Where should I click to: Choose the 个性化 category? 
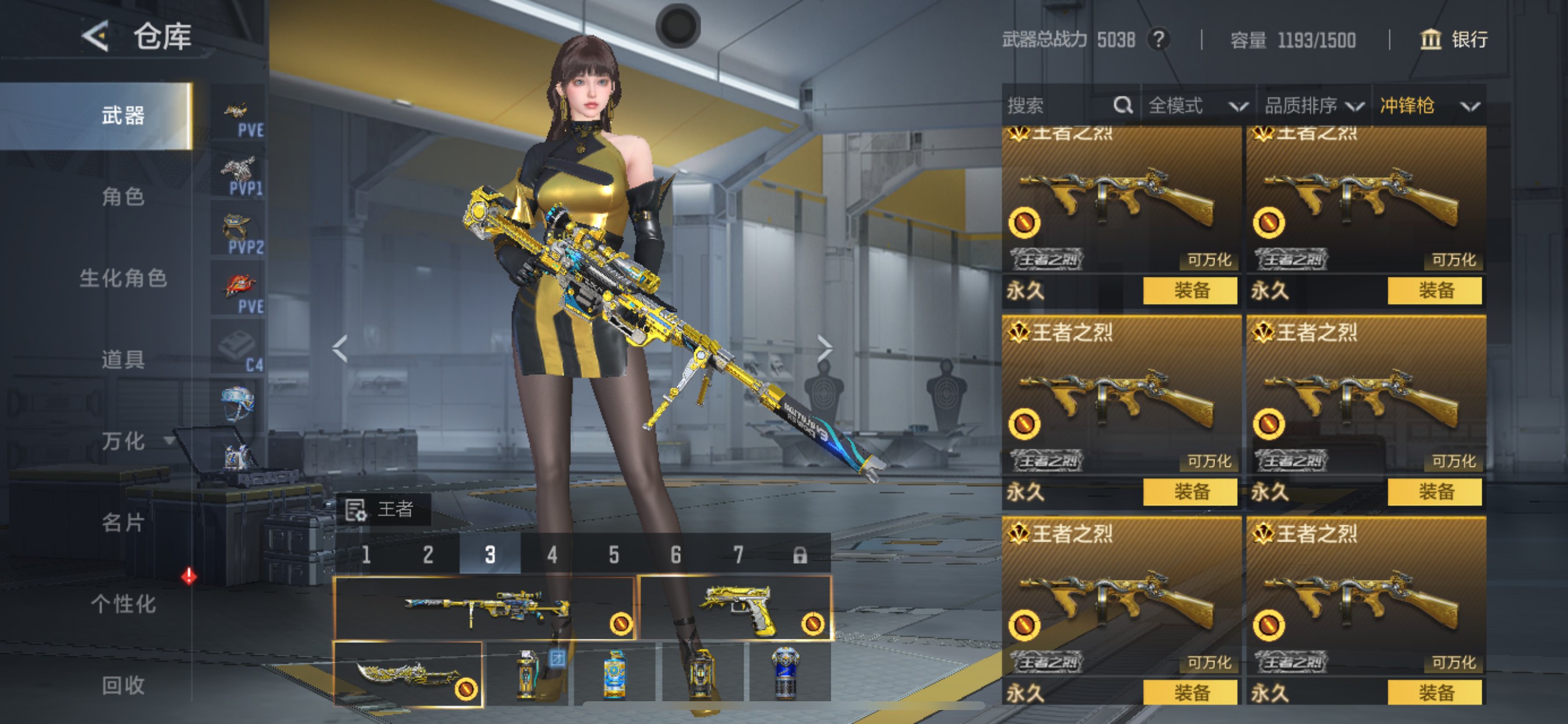point(123,603)
